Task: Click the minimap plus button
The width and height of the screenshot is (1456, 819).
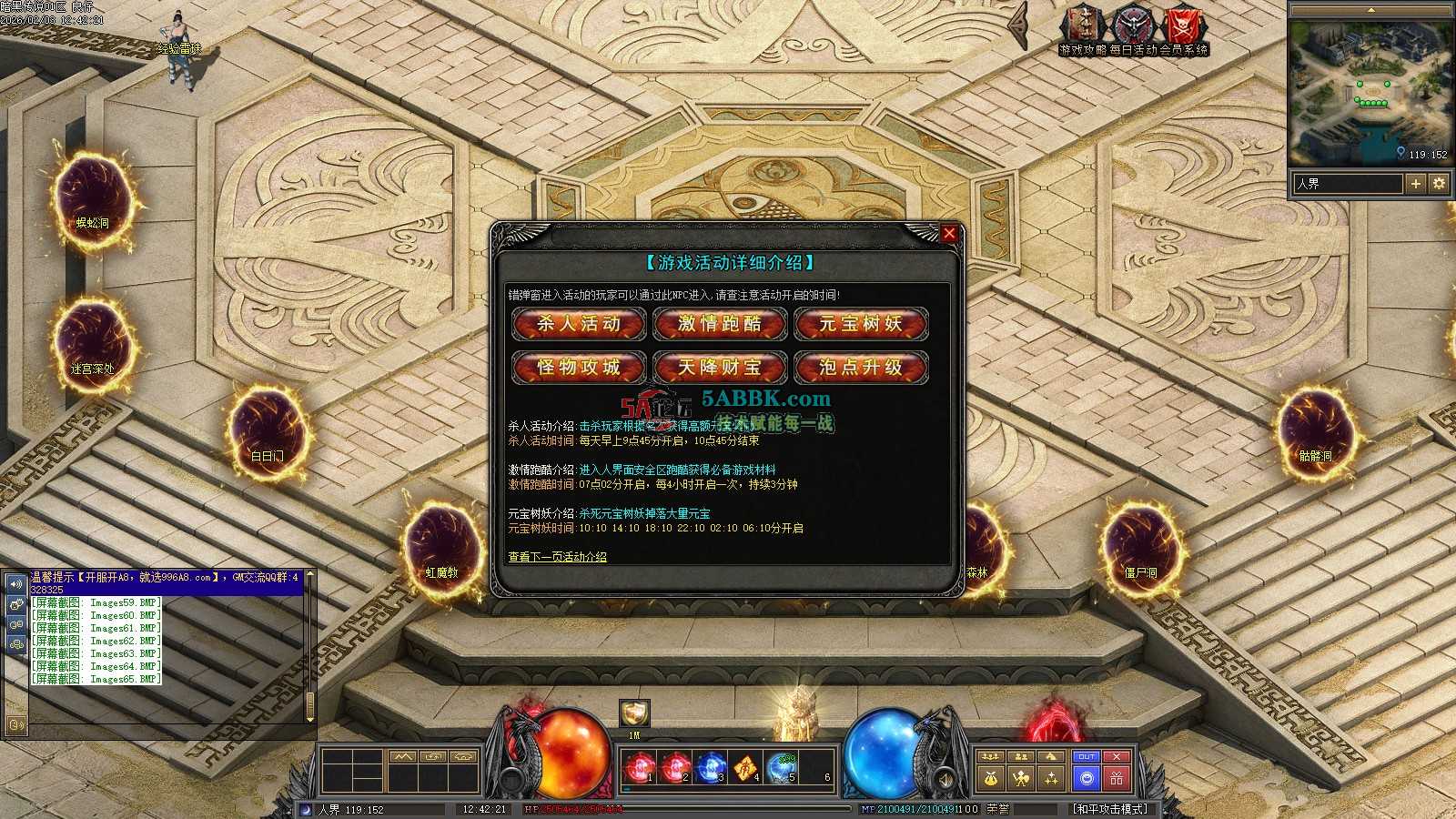Action: coord(1416,184)
